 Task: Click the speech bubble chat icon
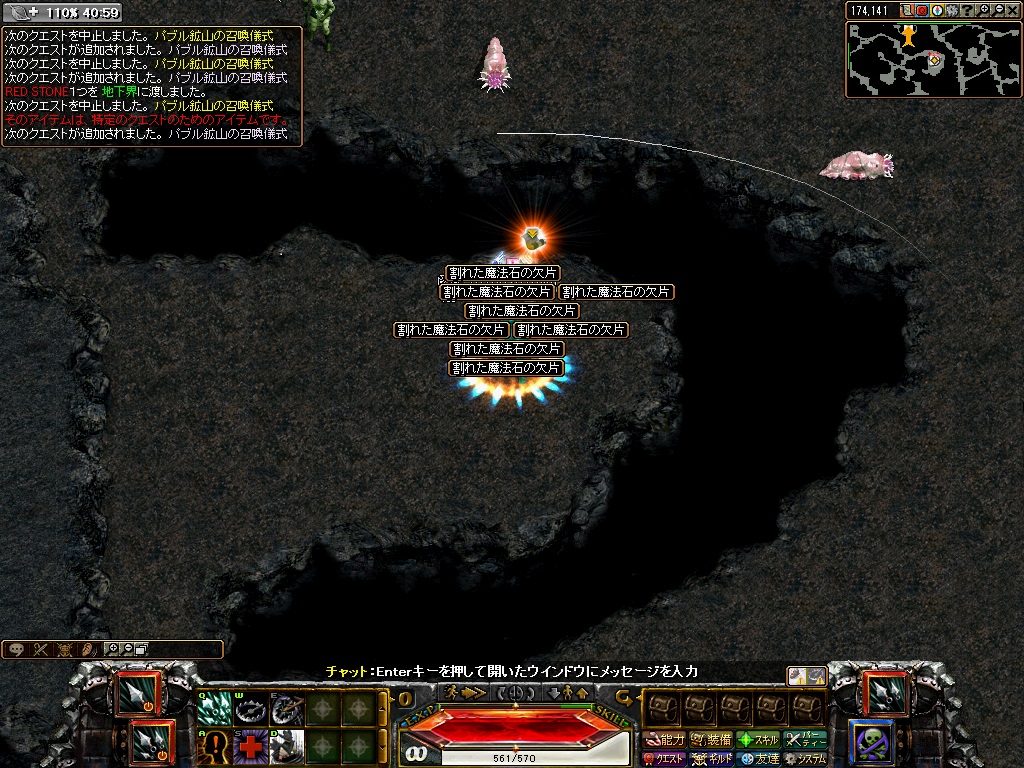pos(16,649)
